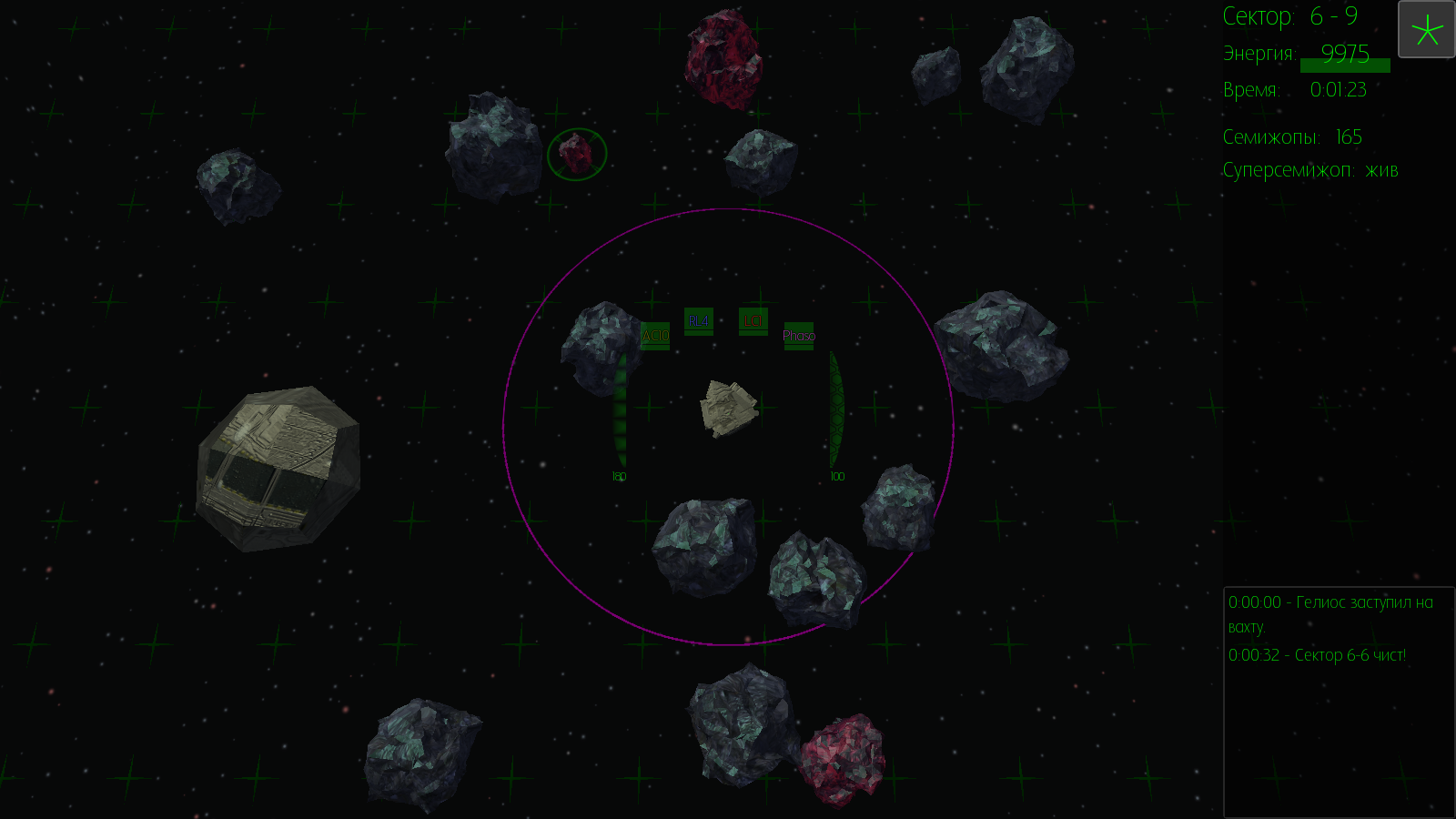Click the event message log panel
The image size is (1456, 819).
tap(1338, 701)
